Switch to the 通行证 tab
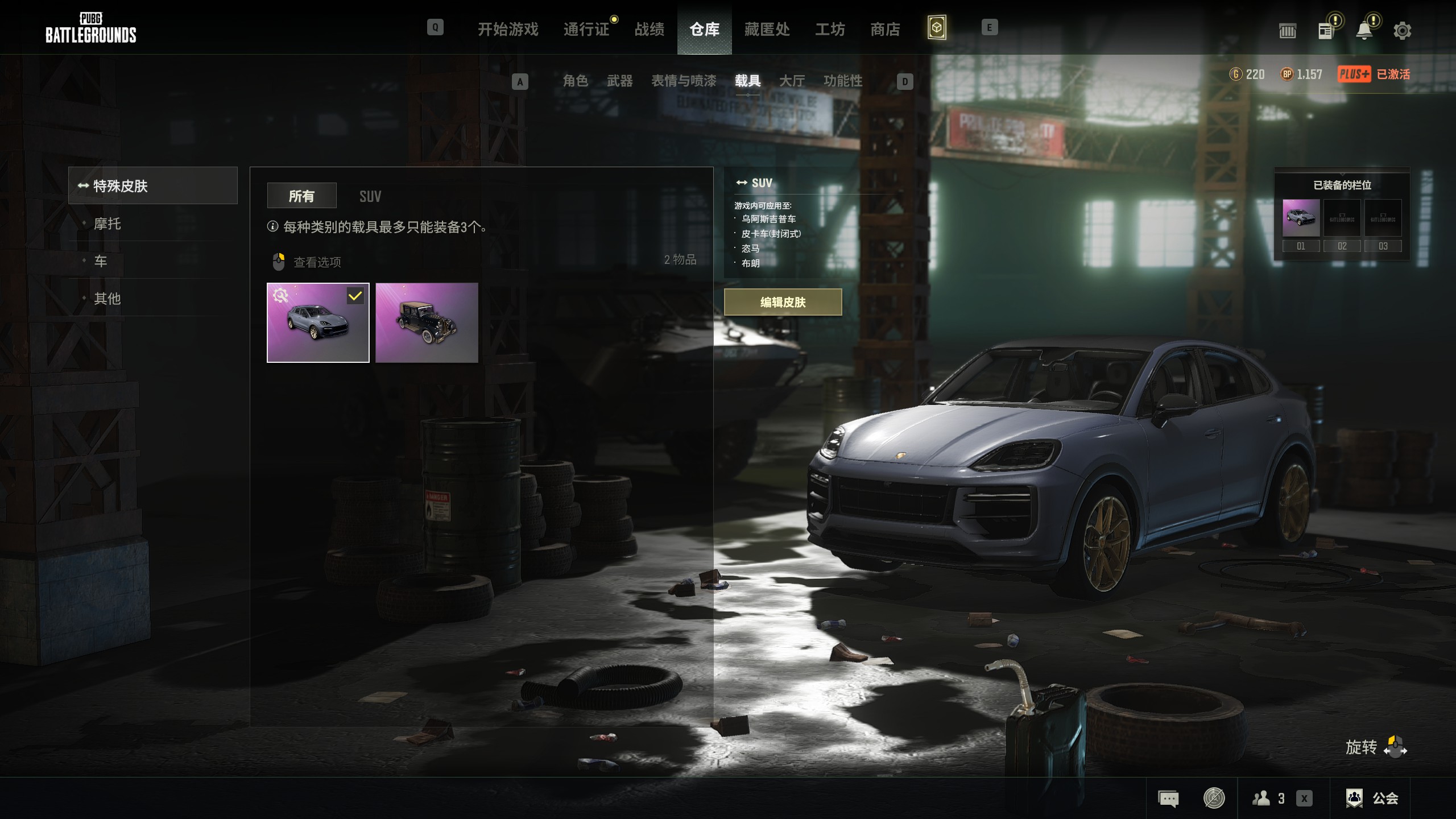1456x819 pixels. 586,29
